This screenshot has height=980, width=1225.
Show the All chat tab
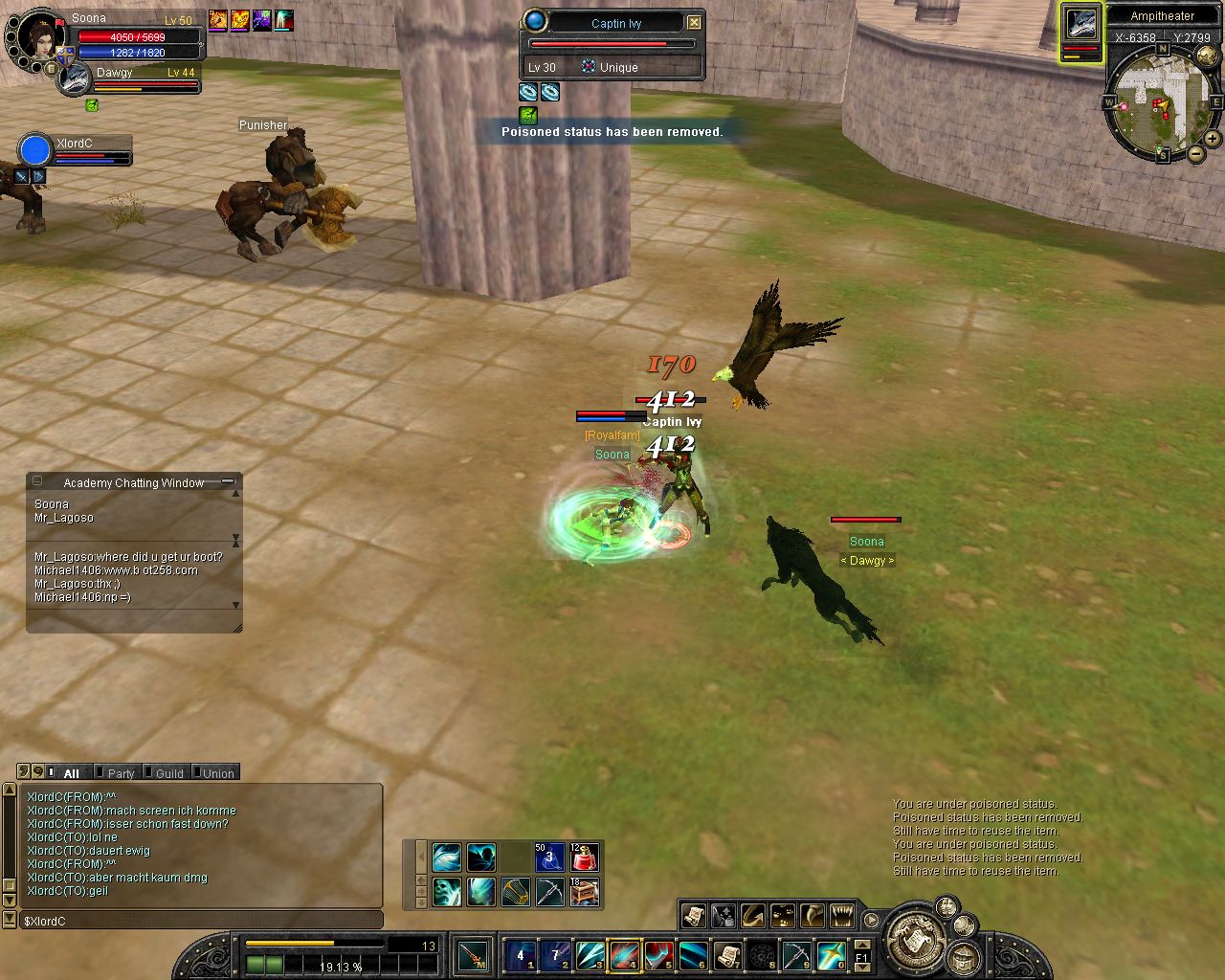coord(71,773)
